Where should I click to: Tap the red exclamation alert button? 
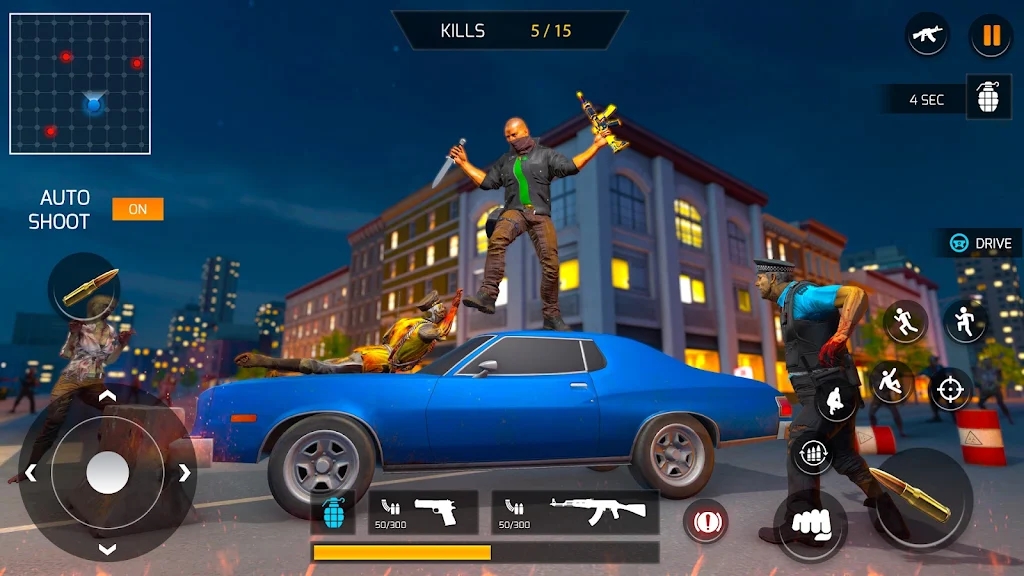coord(705,521)
